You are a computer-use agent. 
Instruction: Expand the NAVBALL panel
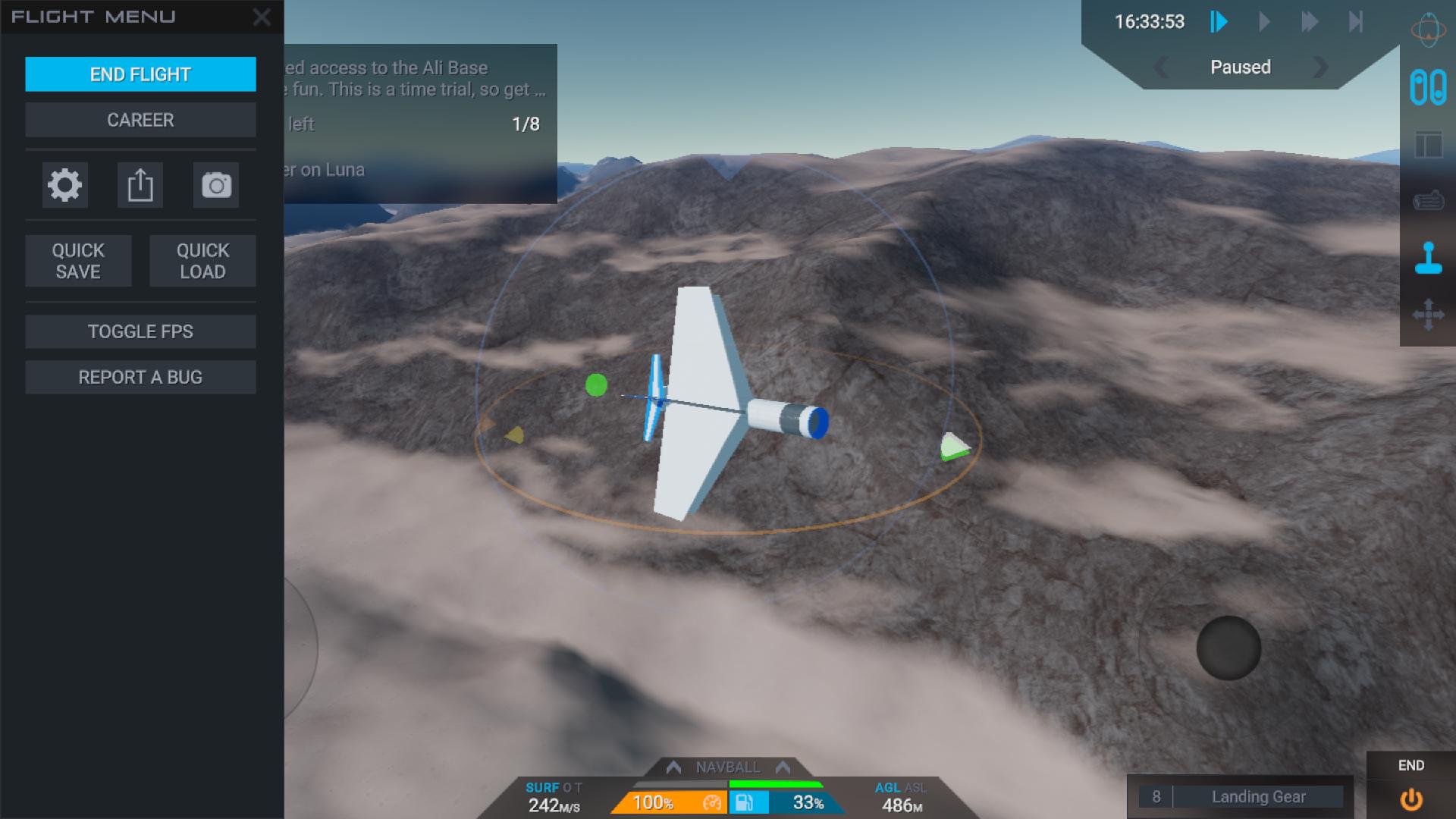pos(728,767)
